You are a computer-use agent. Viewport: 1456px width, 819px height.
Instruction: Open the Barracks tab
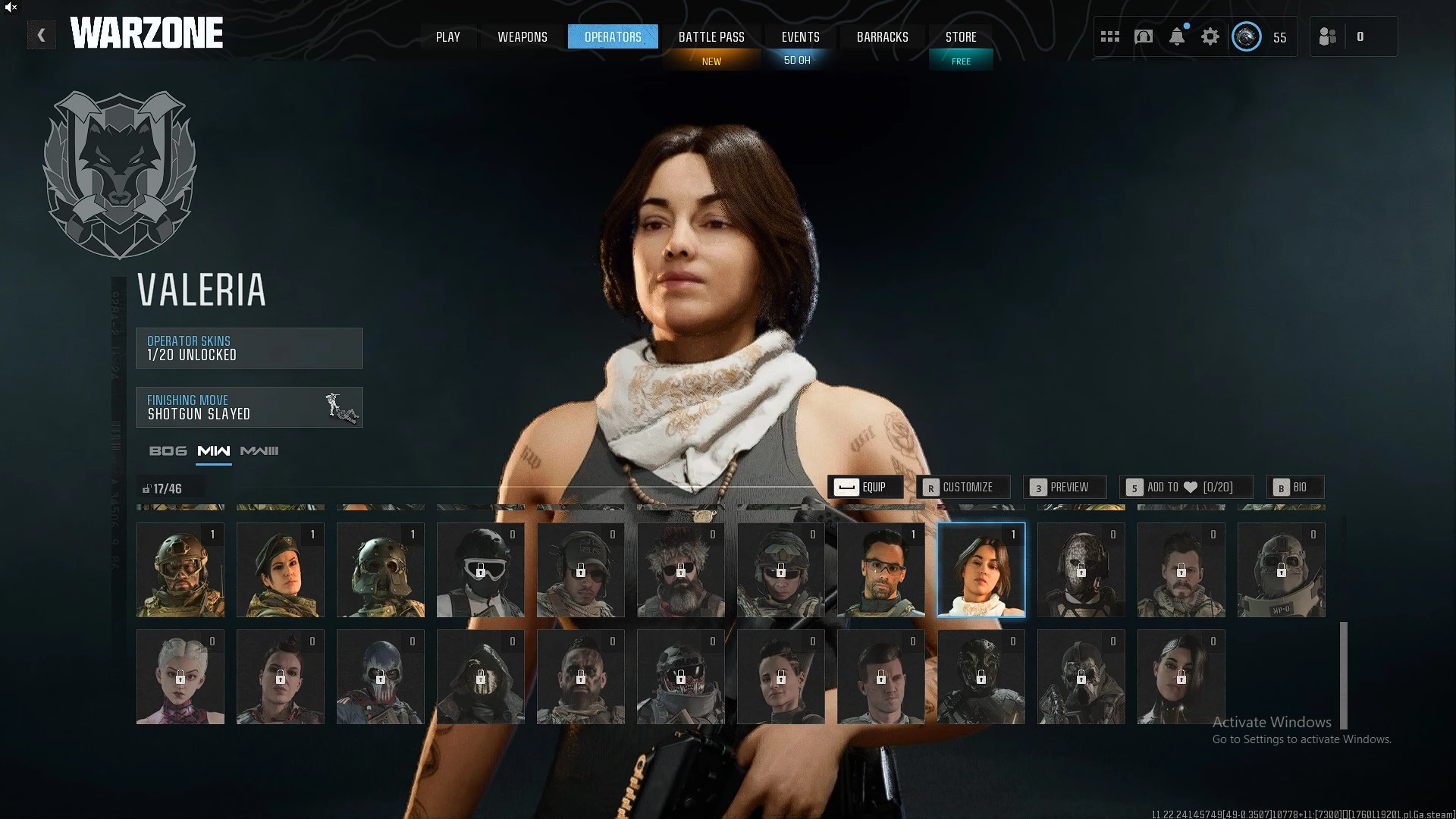882,36
